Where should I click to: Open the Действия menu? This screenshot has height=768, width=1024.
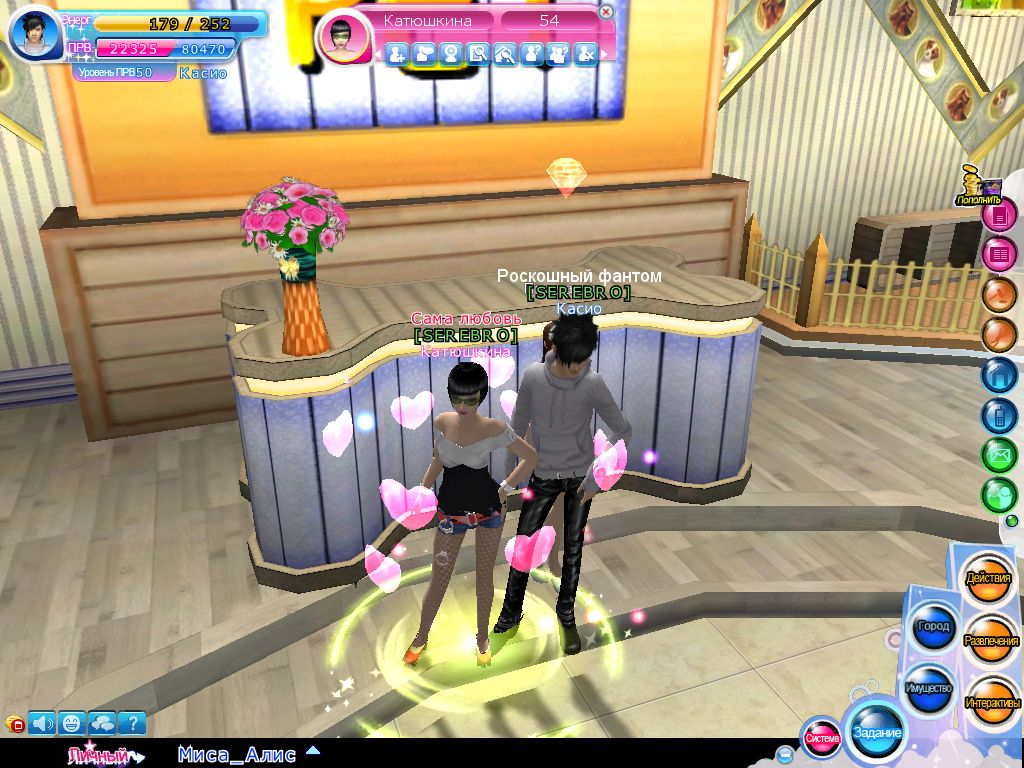988,579
